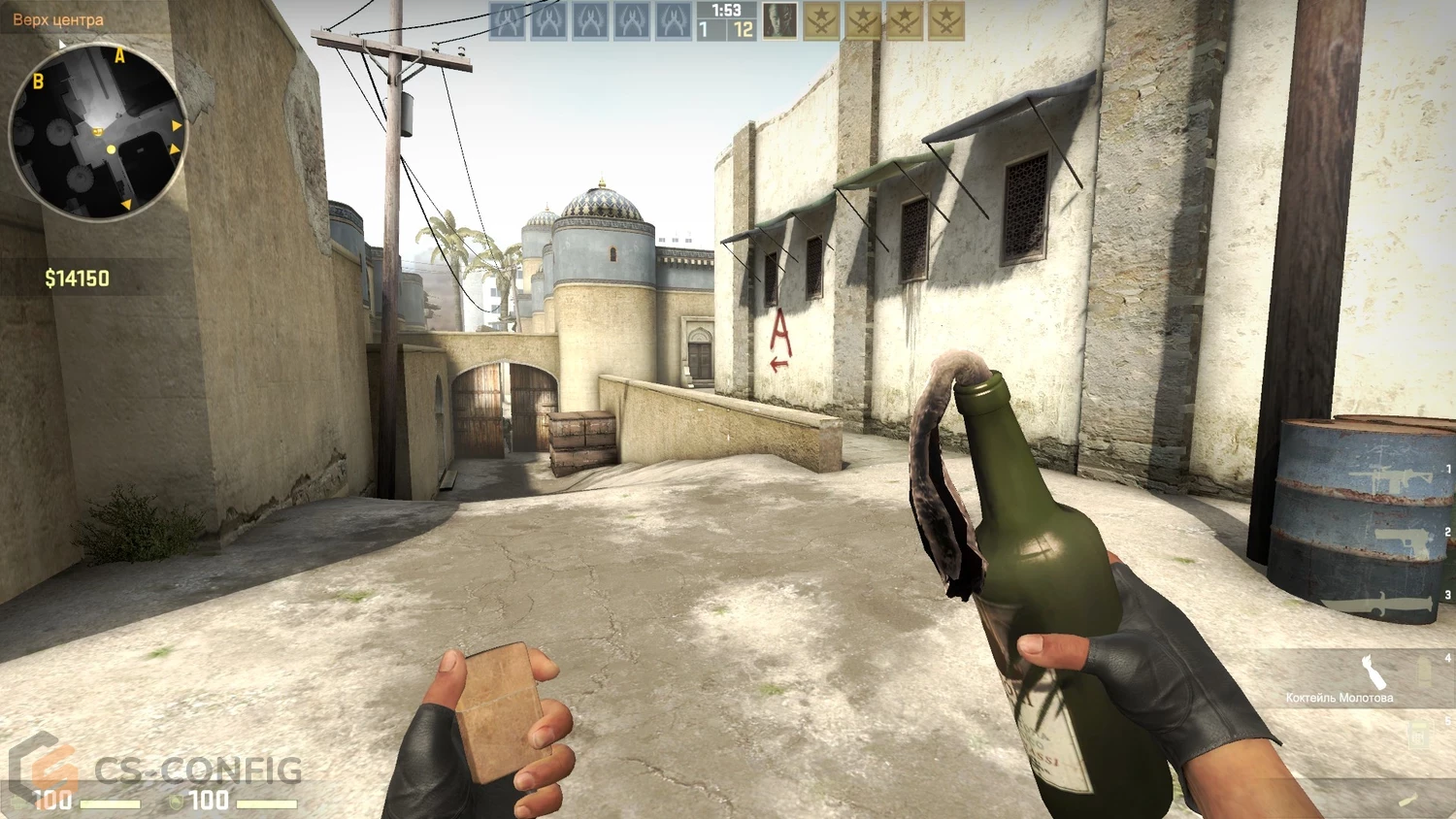Screen dimensions: 1456x819
Task: Click the yellow score number 12
Action: [x=743, y=30]
